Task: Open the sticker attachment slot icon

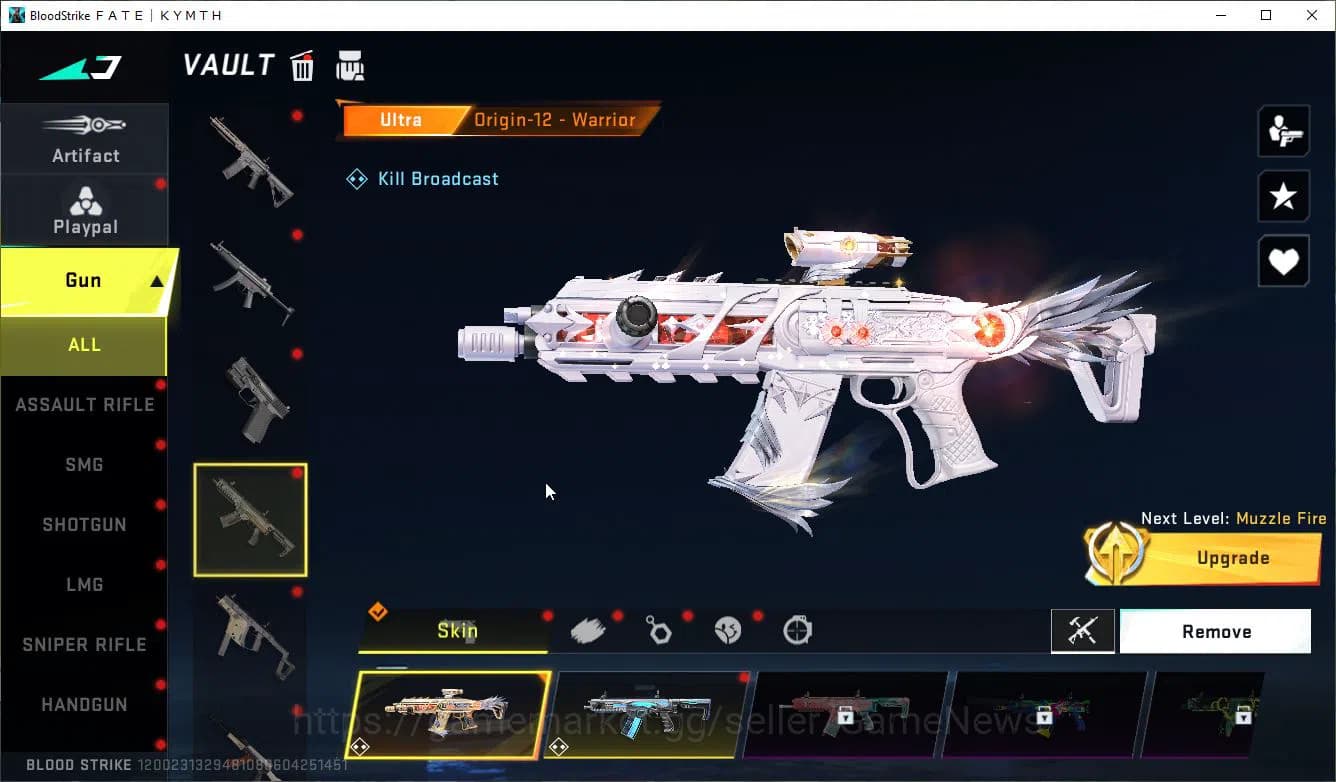Action: coord(729,629)
